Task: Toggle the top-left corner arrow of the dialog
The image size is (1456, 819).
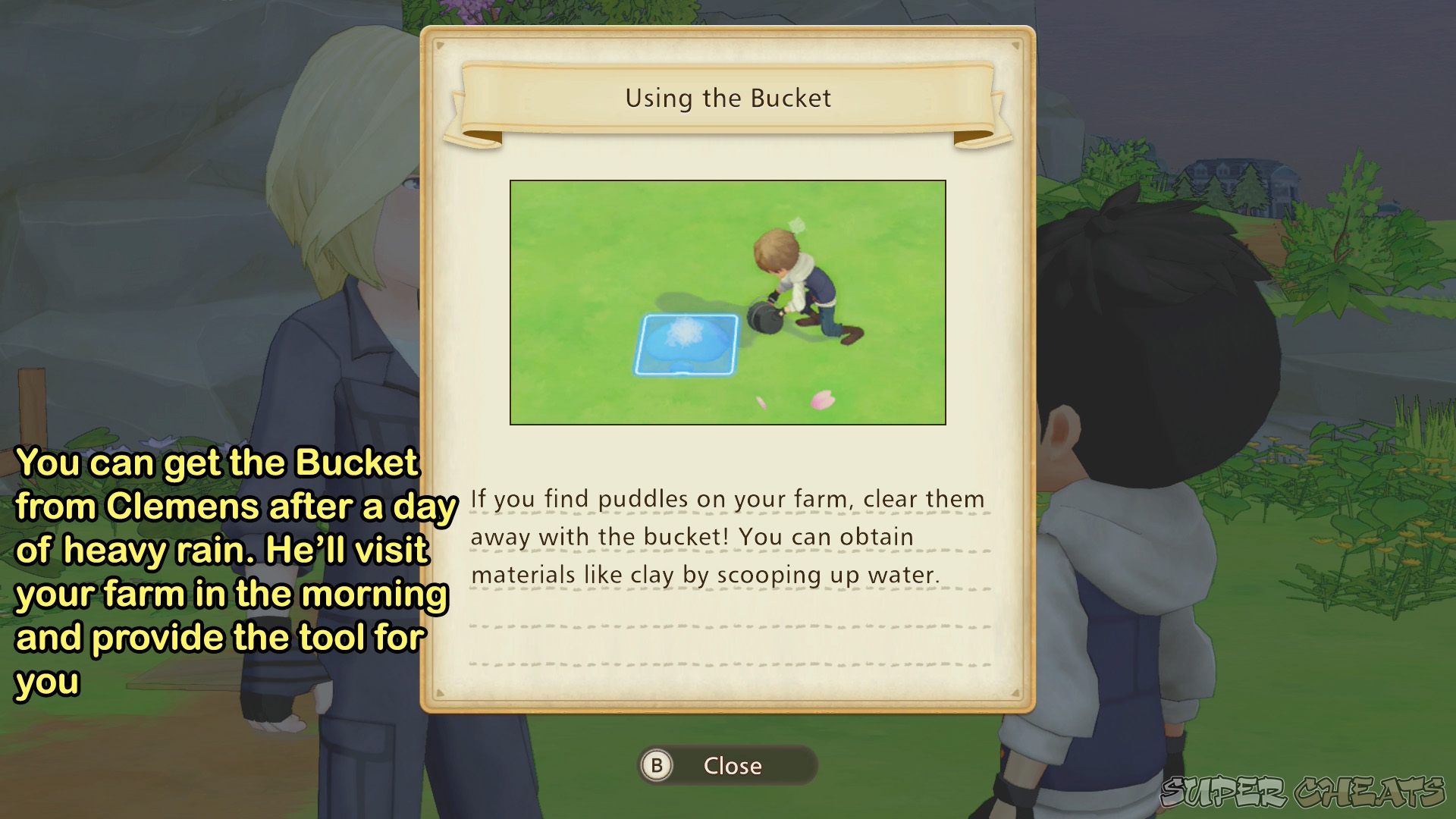Action: (441, 45)
